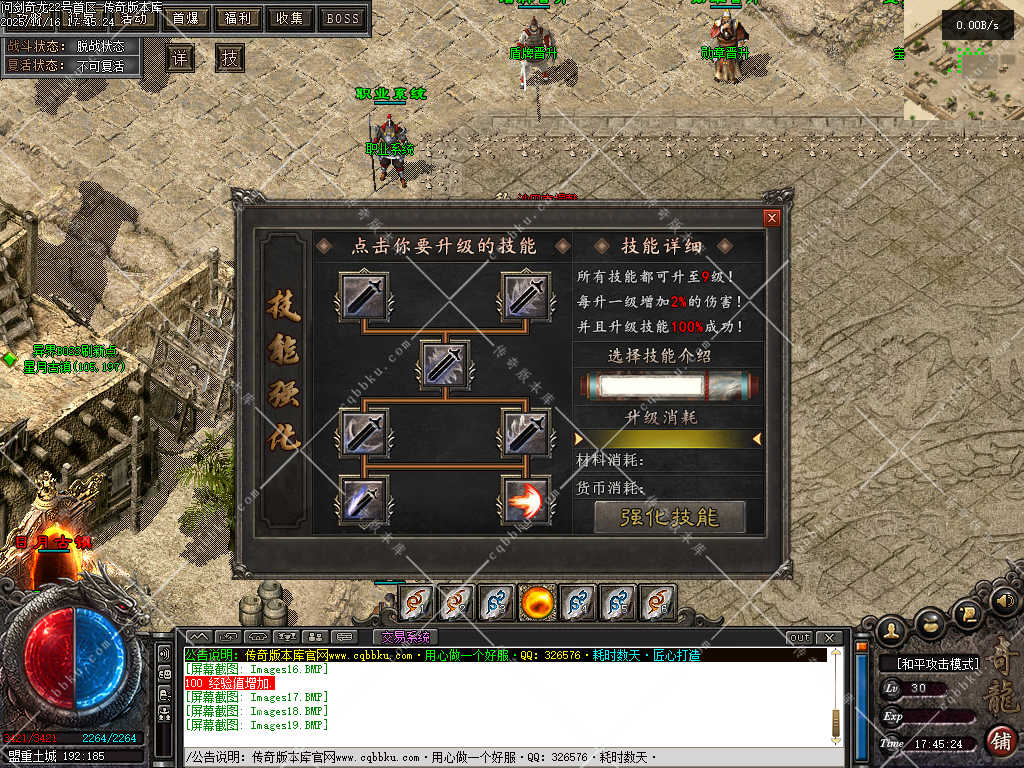This screenshot has width=1024, height=768.
Task: Click the chat input line
Action: tap(500, 758)
